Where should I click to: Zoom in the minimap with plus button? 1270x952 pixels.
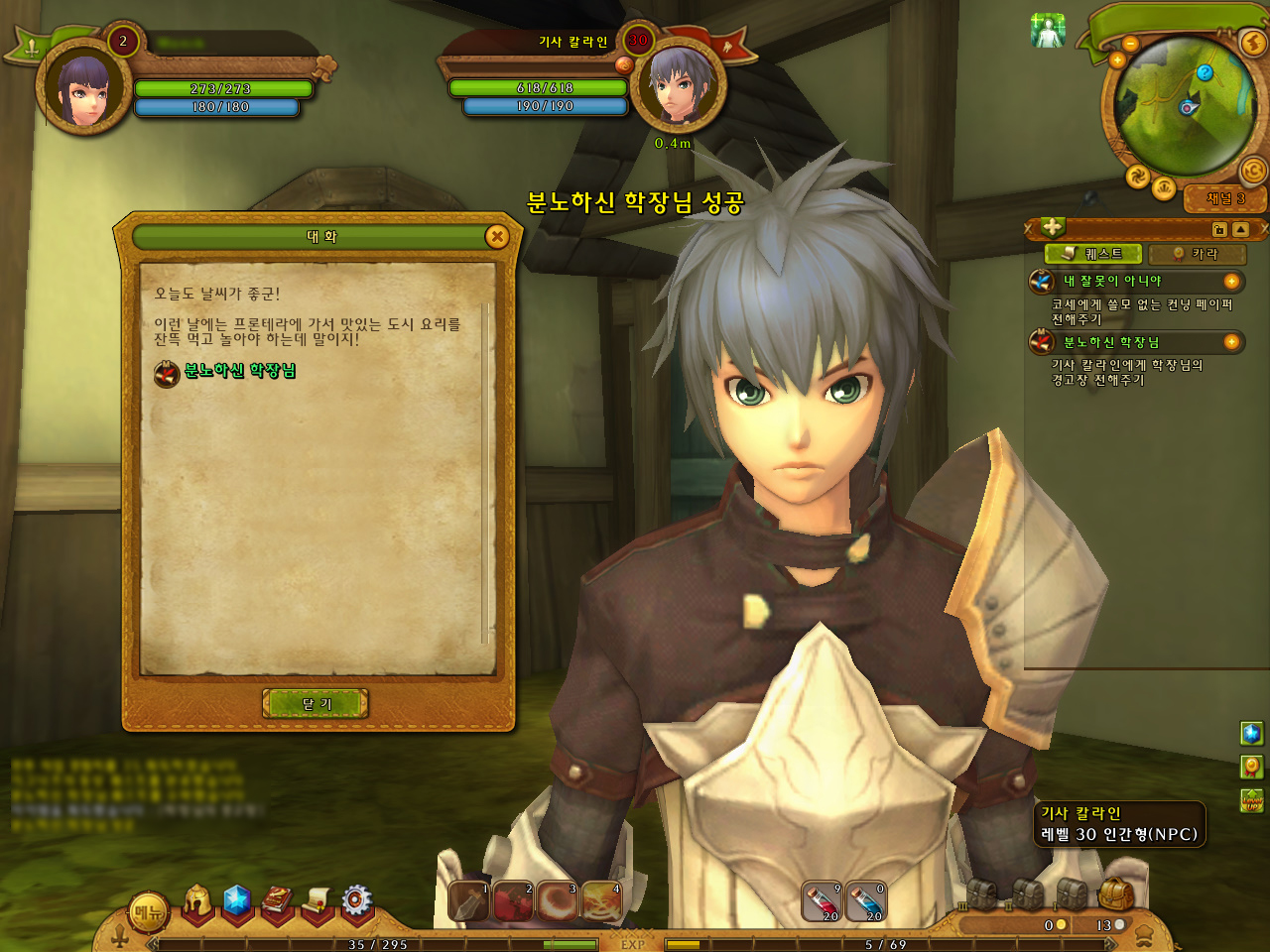tap(1117, 60)
